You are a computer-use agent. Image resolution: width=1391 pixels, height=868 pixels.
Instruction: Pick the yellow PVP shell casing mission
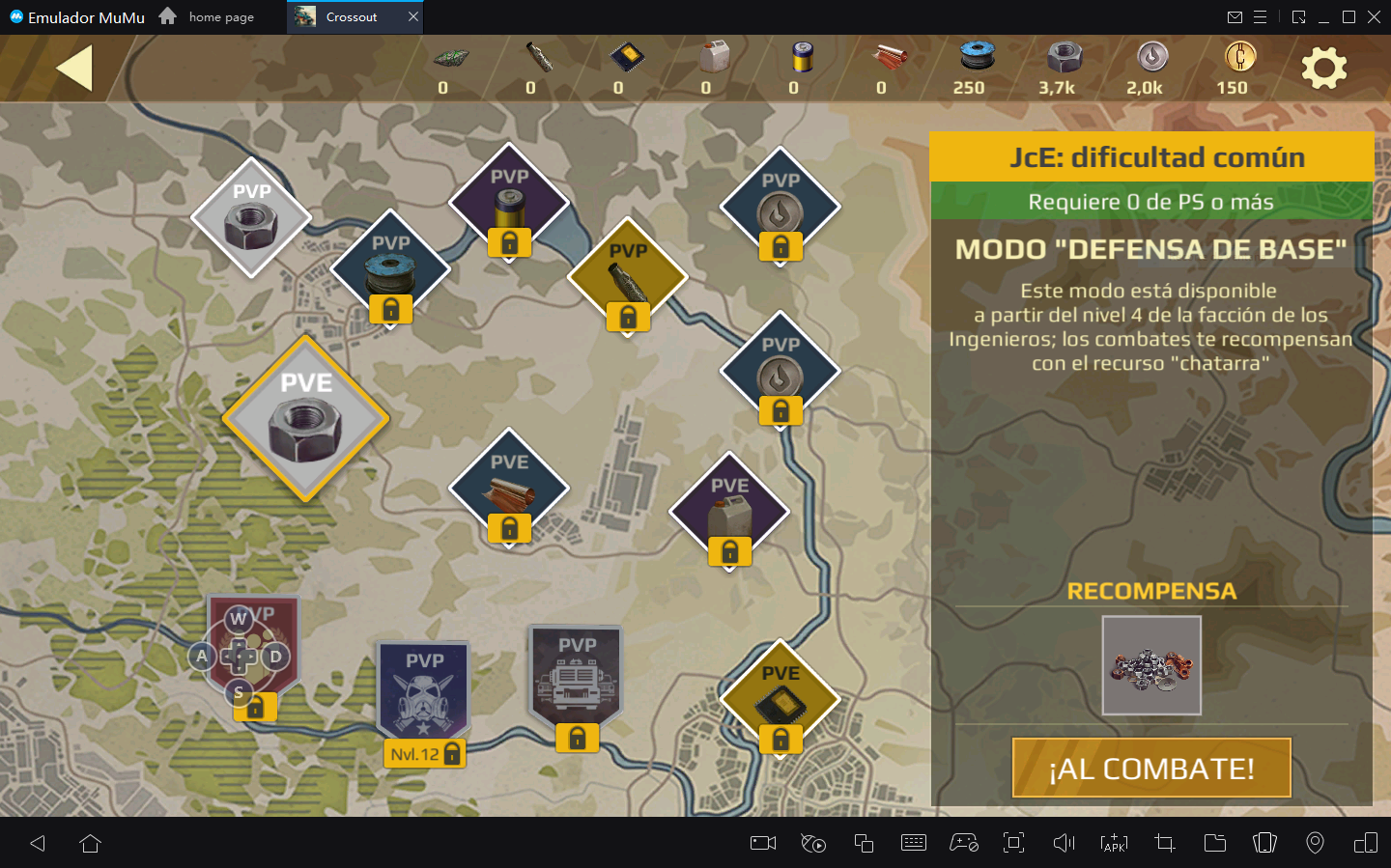tap(628, 276)
